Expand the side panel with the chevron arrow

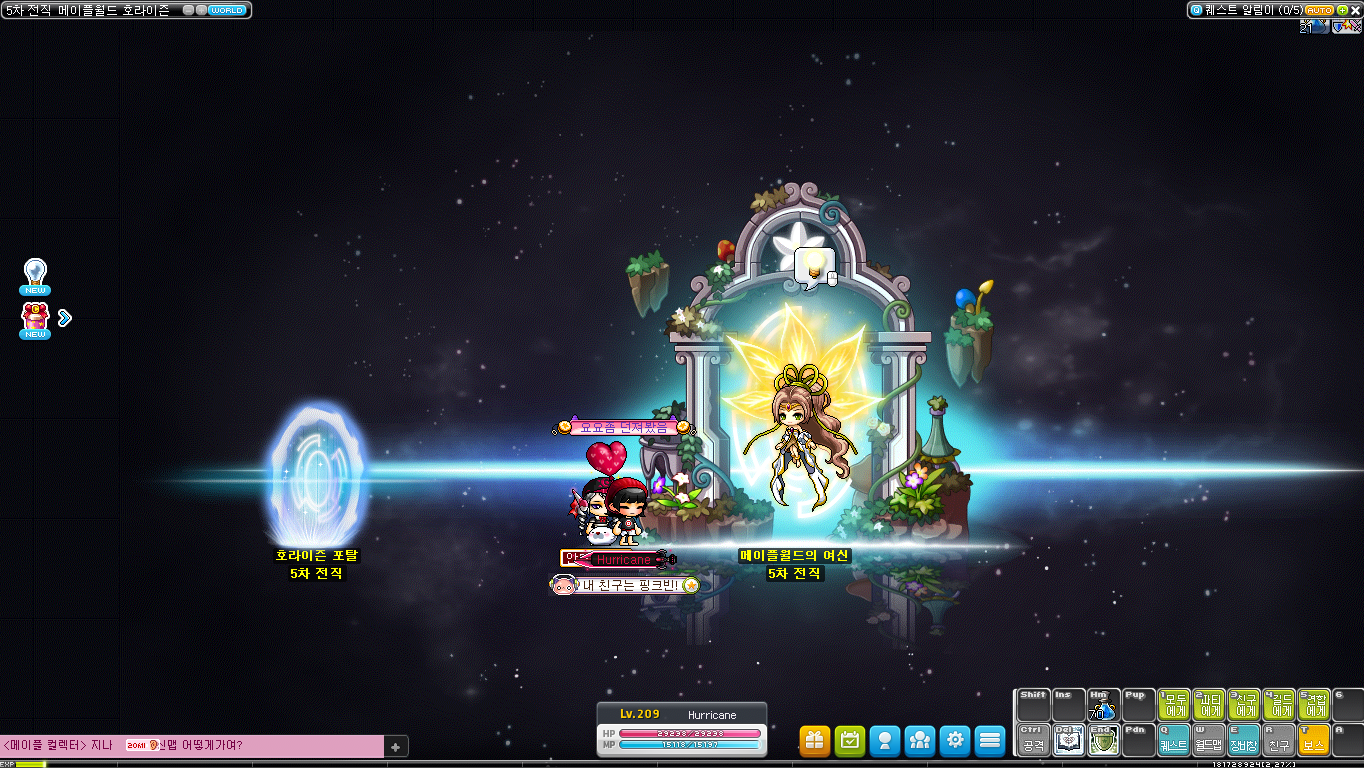tap(64, 317)
